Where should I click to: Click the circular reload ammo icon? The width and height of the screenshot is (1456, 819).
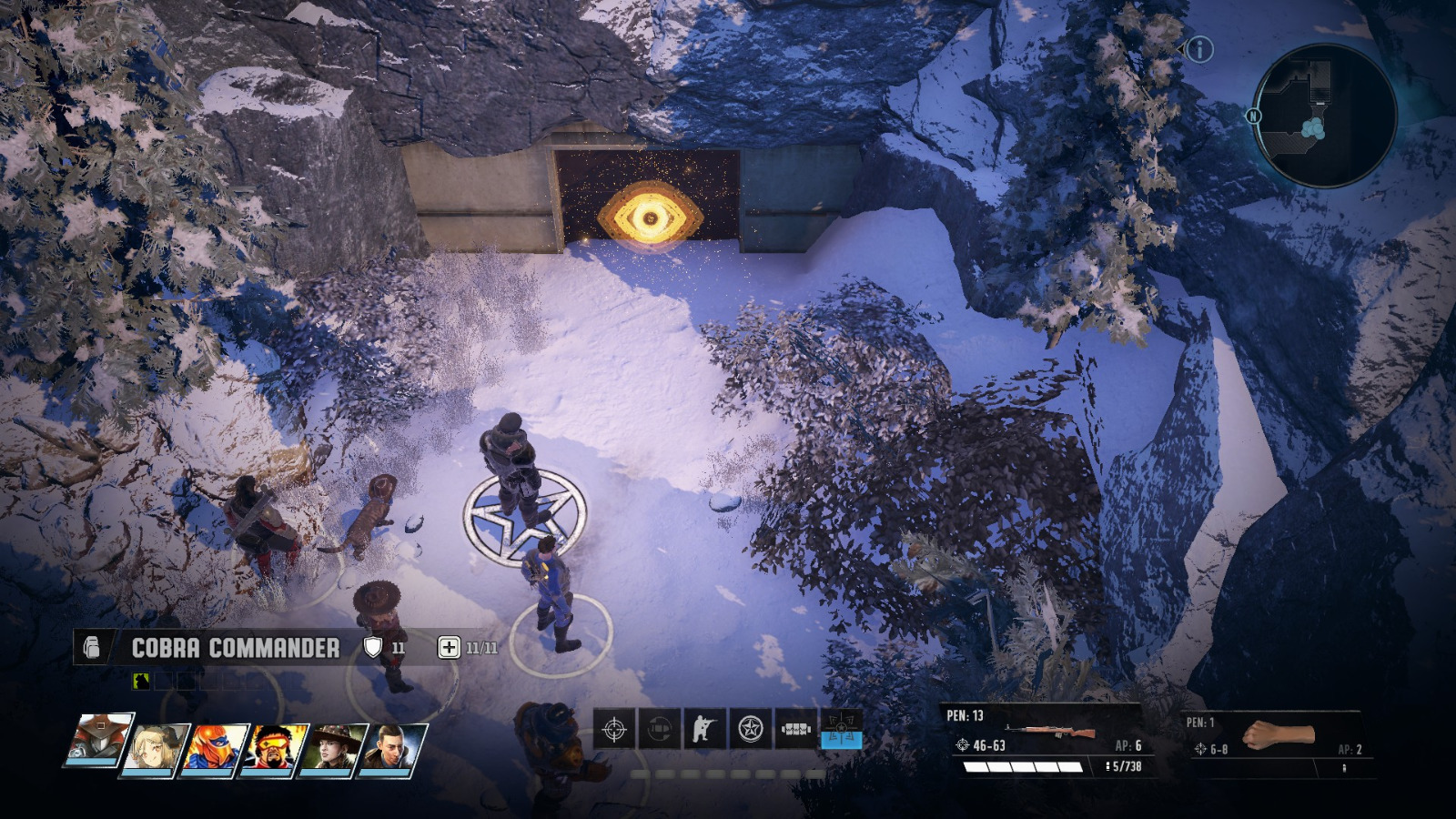click(x=658, y=728)
